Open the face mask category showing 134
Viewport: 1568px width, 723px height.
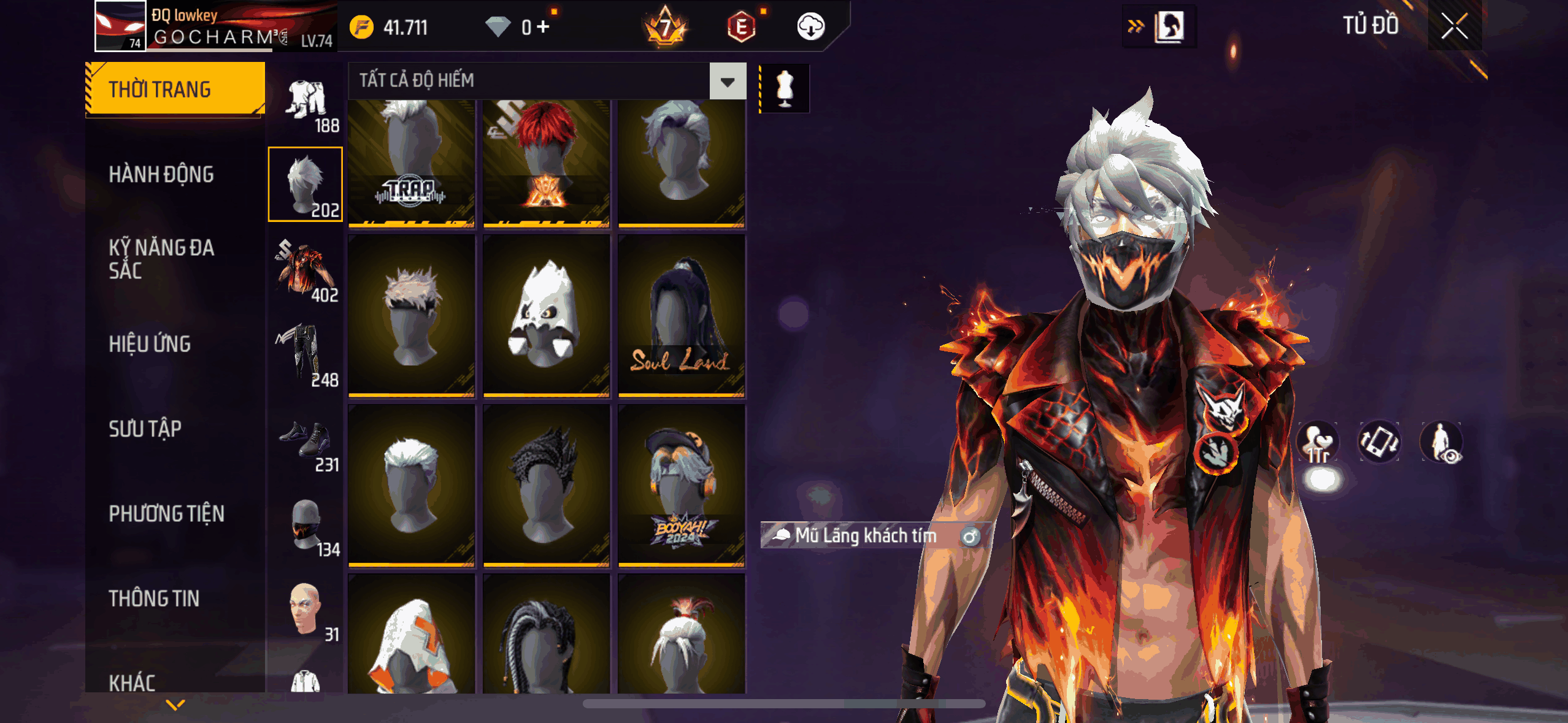[306, 527]
